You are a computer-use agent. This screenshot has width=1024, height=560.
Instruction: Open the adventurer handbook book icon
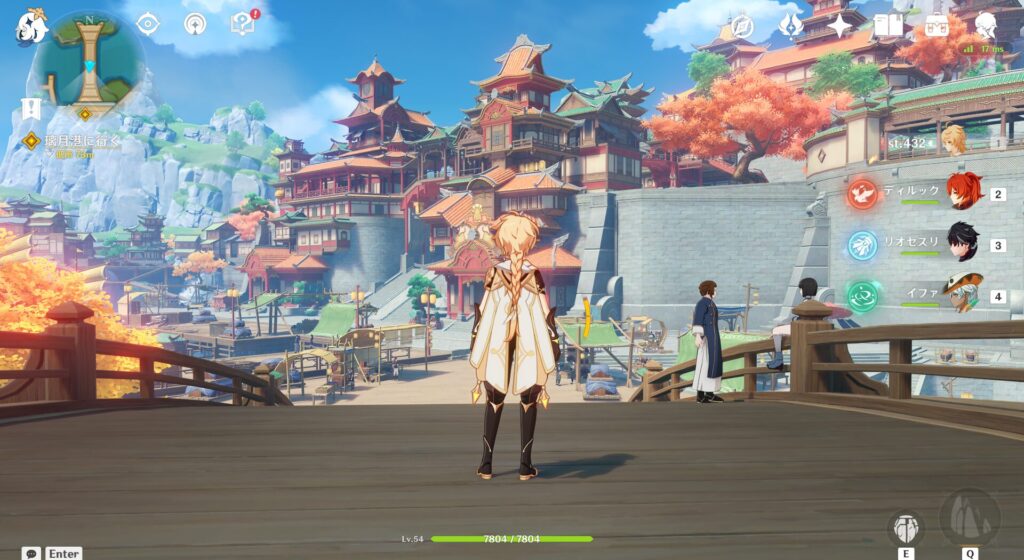(887, 26)
